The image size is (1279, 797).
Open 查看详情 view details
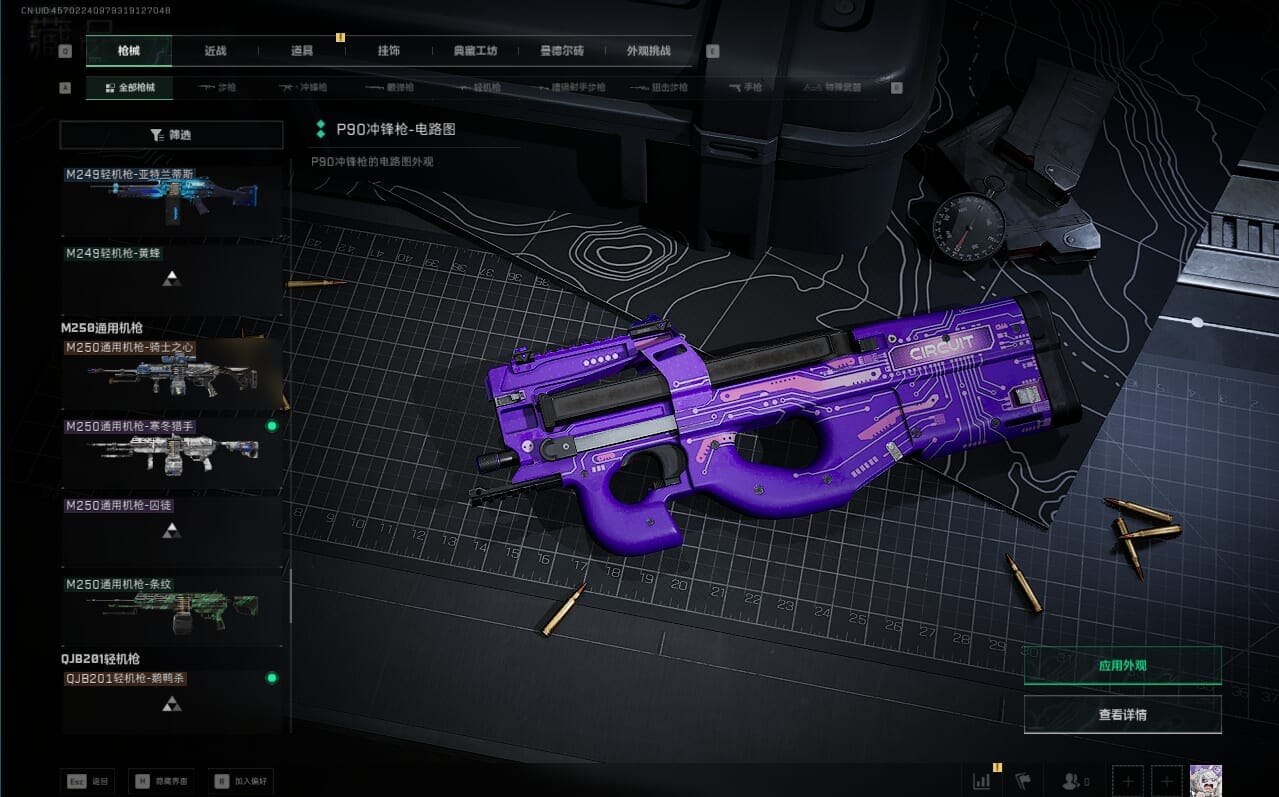point(1122,714)
